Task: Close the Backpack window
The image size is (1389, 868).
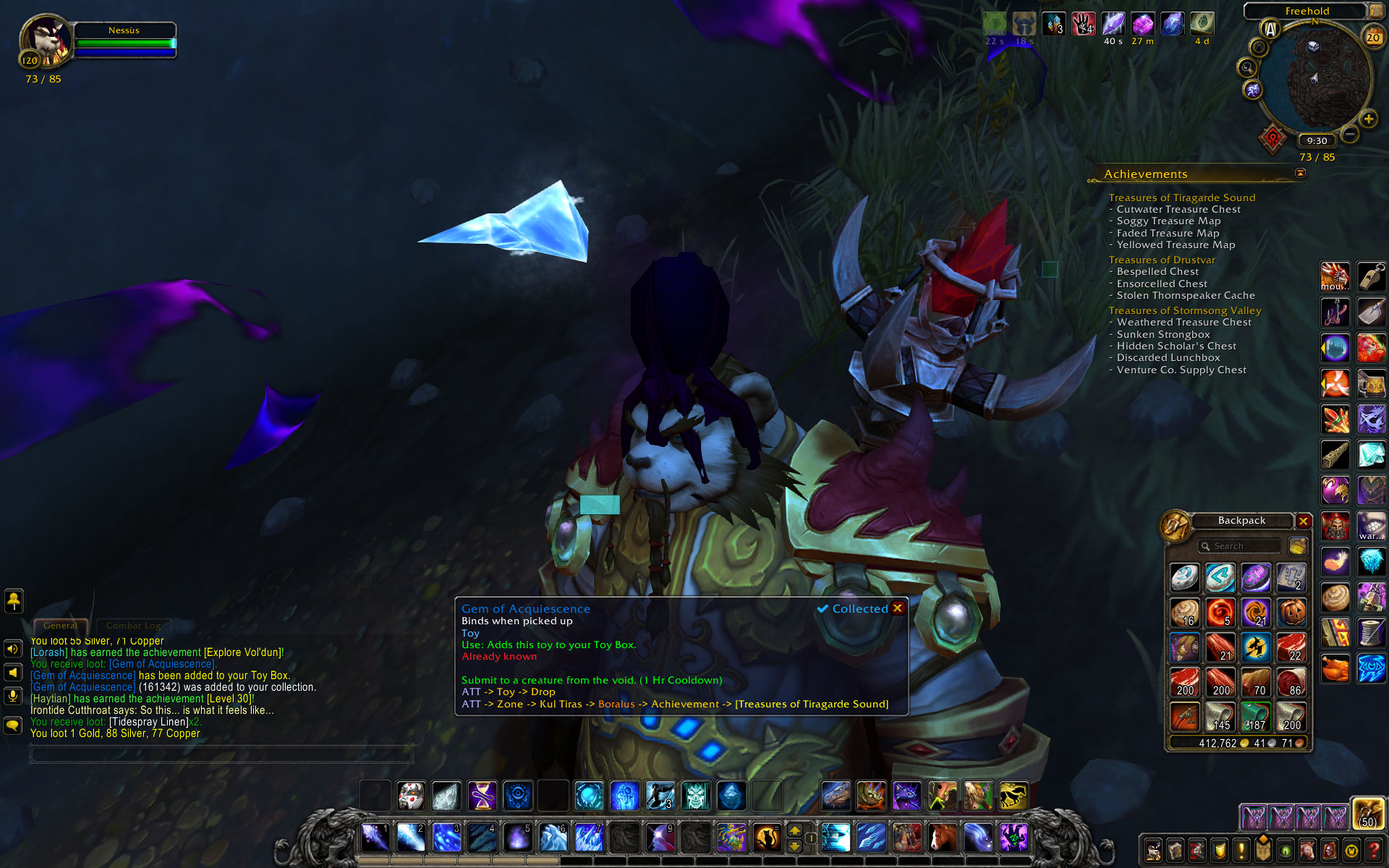Action: click(1303, 521)
